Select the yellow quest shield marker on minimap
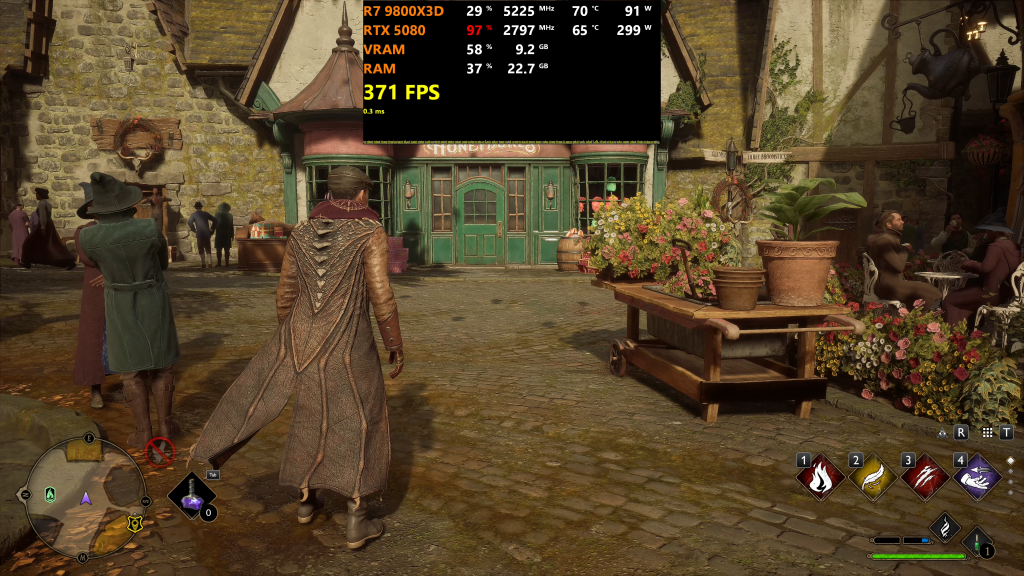Screen dimensions: 1024x576 pyautogui.click(x=133, y=521)
